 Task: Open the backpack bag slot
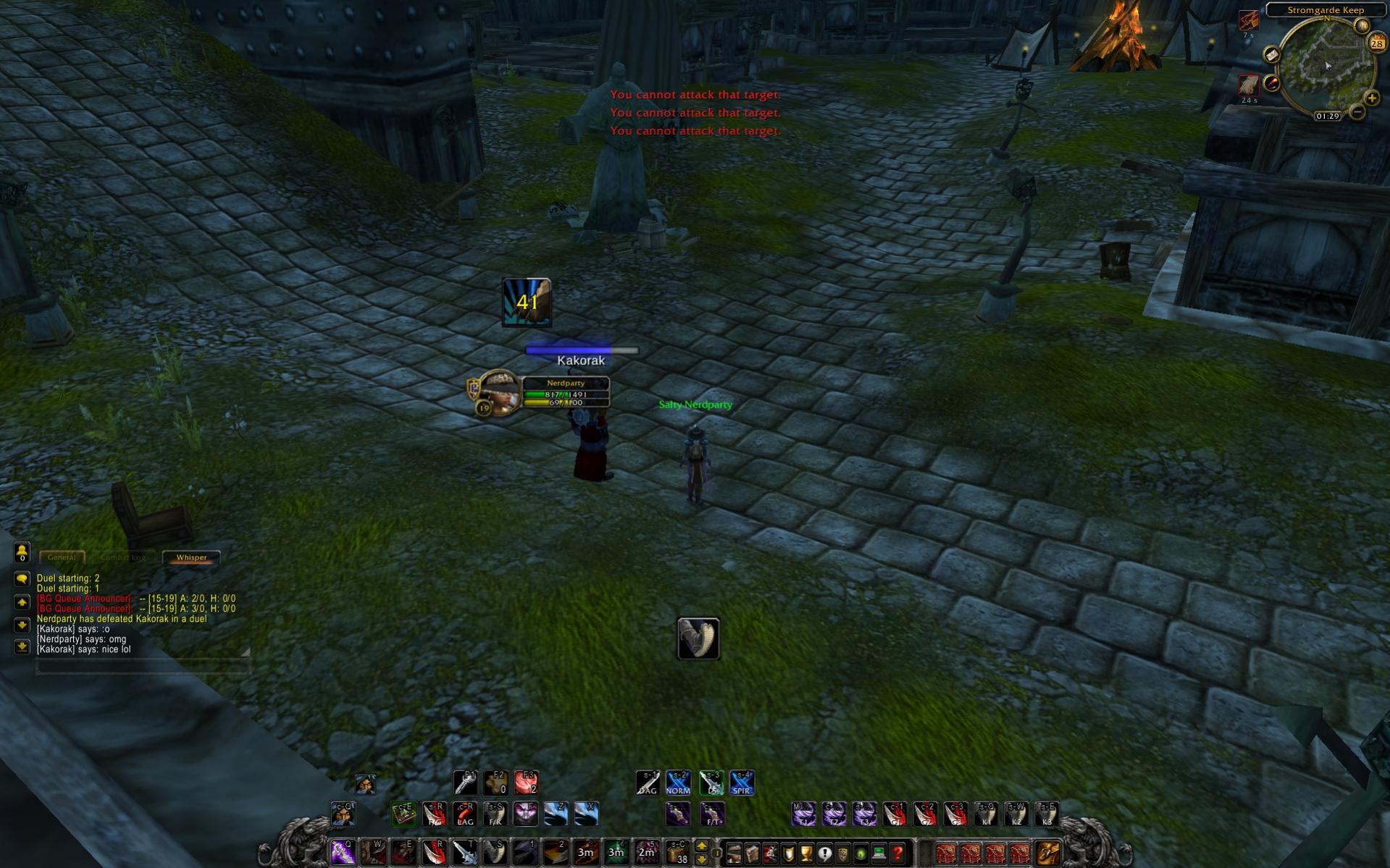(1048, 853)
